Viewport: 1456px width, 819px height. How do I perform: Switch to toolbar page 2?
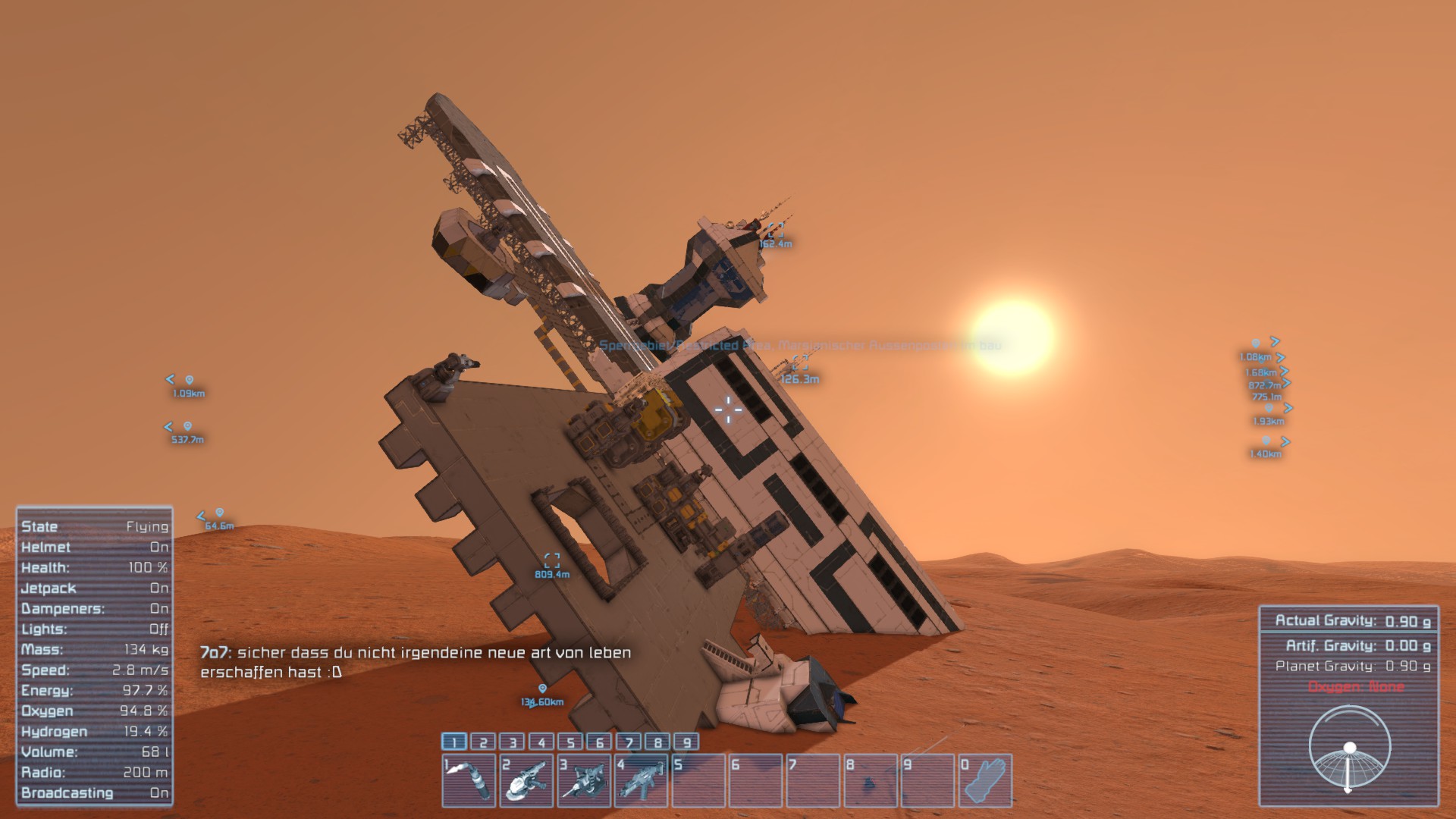point(483,742)
